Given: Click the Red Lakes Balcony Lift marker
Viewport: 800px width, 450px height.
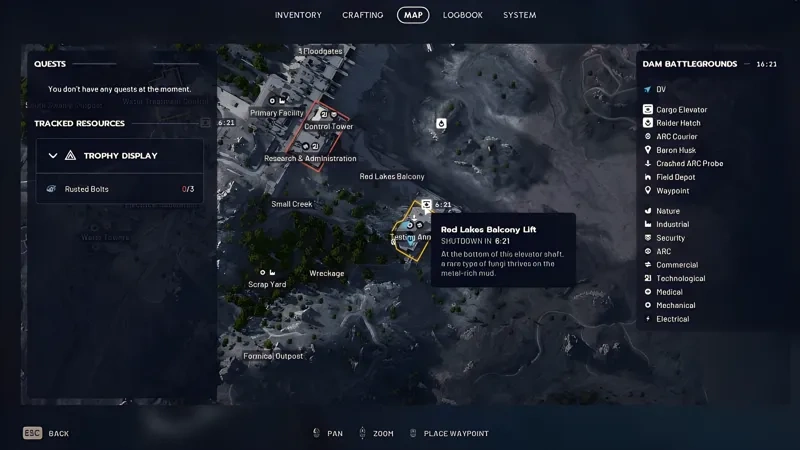Looking at the screenshot, I should (426, 204).
